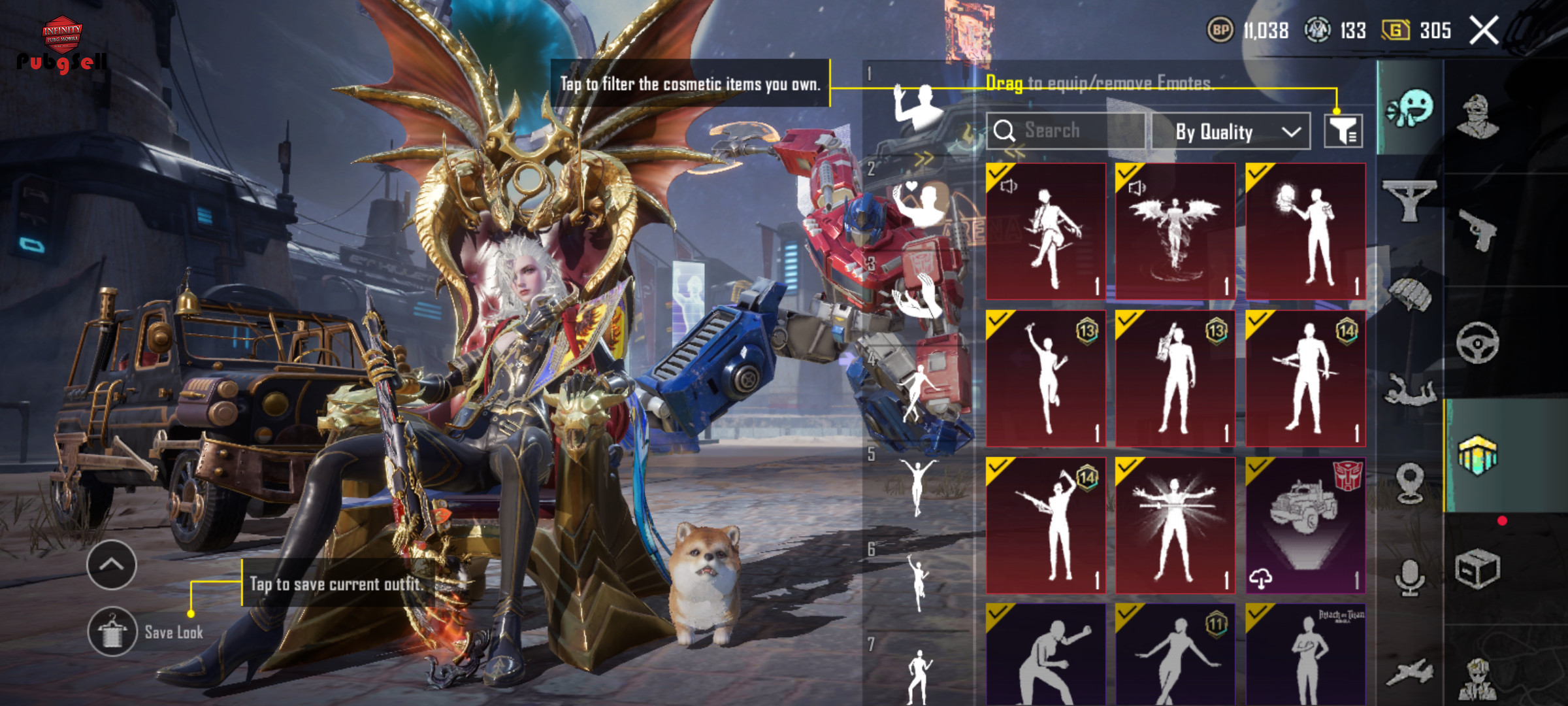Image resolution: width=1568 pixels, height=706 pixels.
Task: Open the outfit hanger category tab
Action: [1409, 200]
